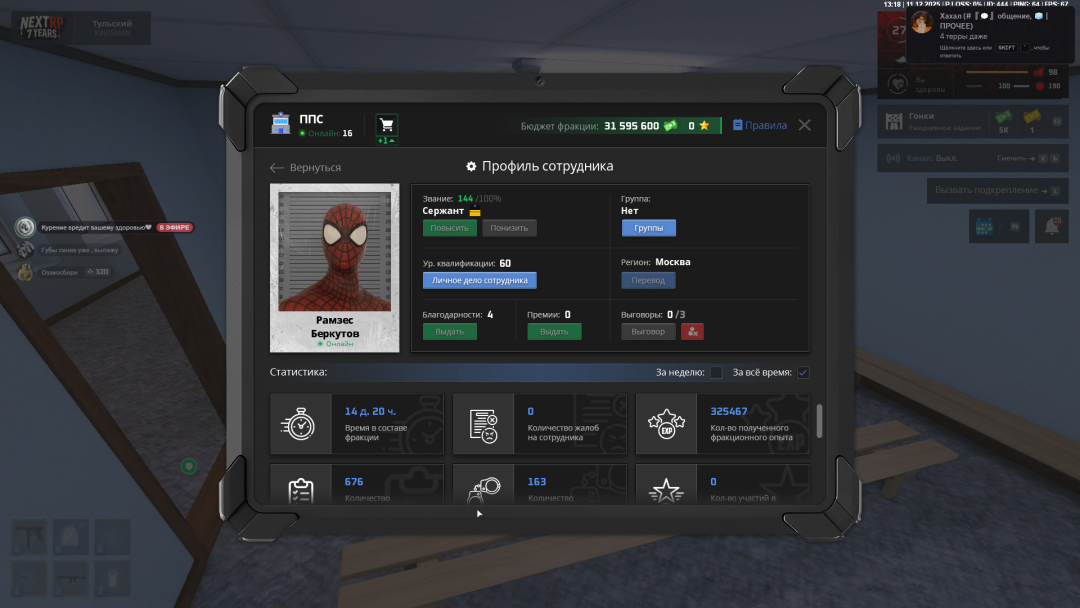Give a bonus under Премии
The width and height of the screenshot is (1080, 608).
(x=554, y=332)
